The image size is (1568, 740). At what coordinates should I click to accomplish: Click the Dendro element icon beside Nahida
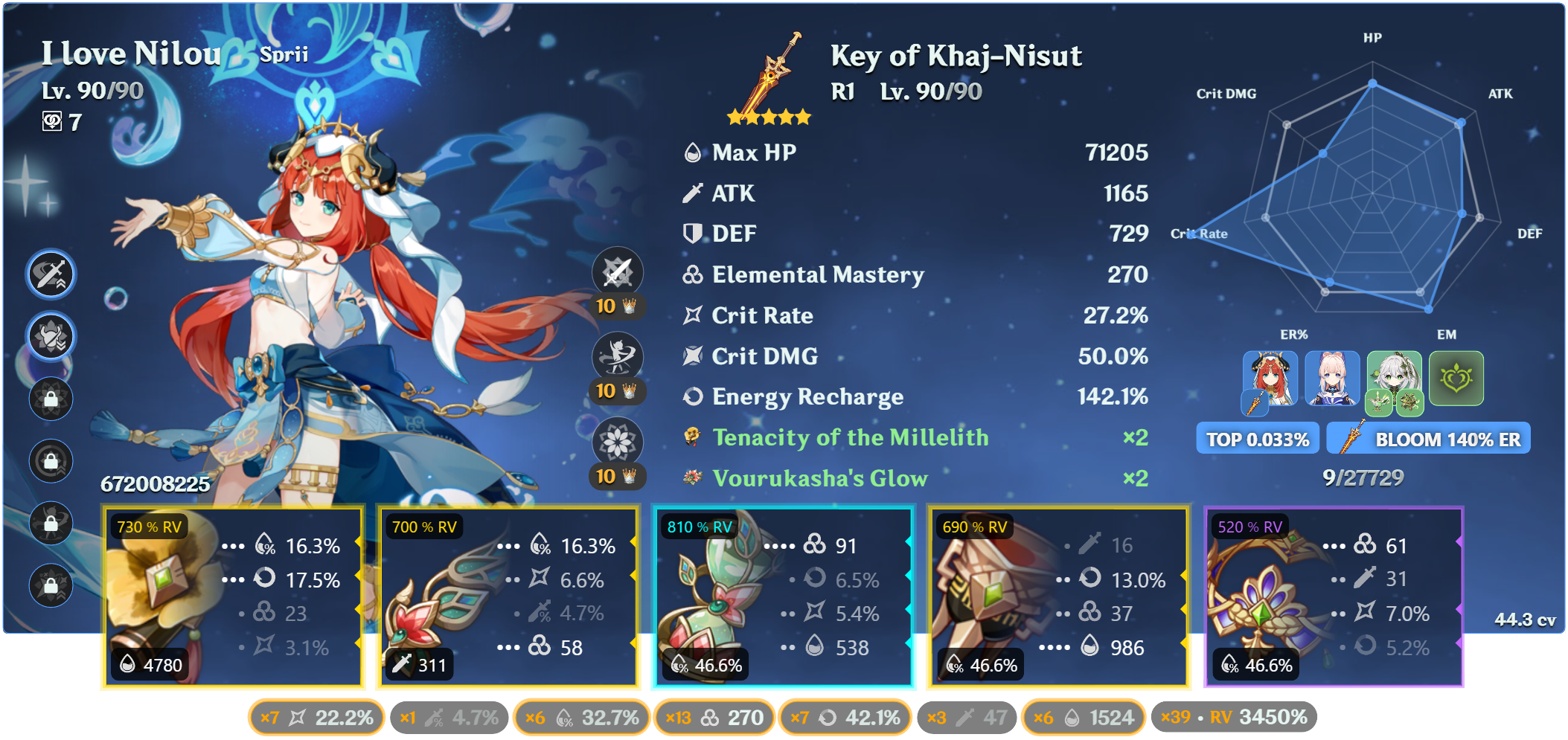coord(1458,379)
